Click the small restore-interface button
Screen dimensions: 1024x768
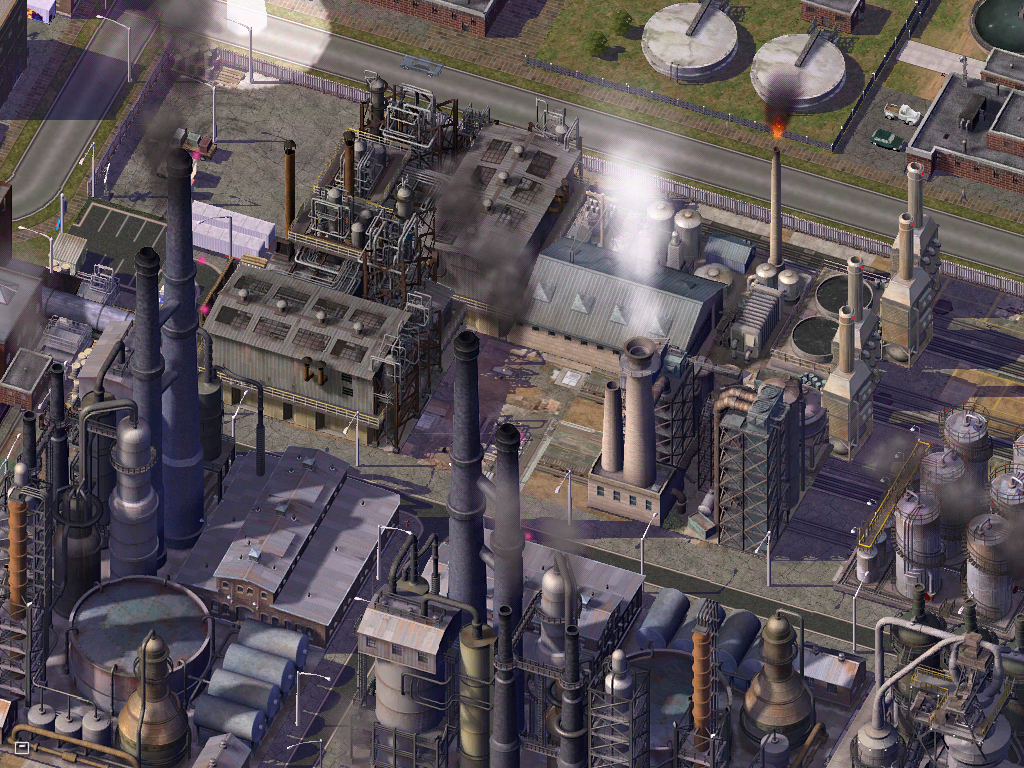pos(22,746)
